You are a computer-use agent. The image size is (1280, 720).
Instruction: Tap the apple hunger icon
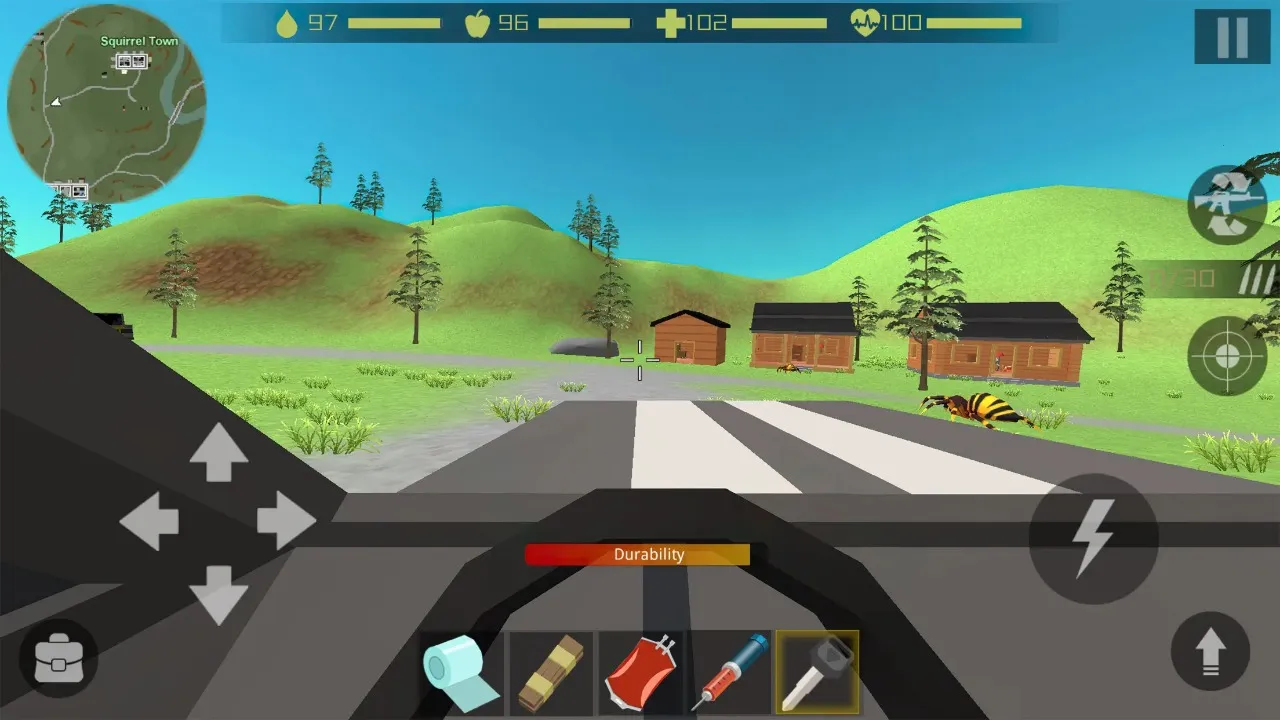[480, 22]
